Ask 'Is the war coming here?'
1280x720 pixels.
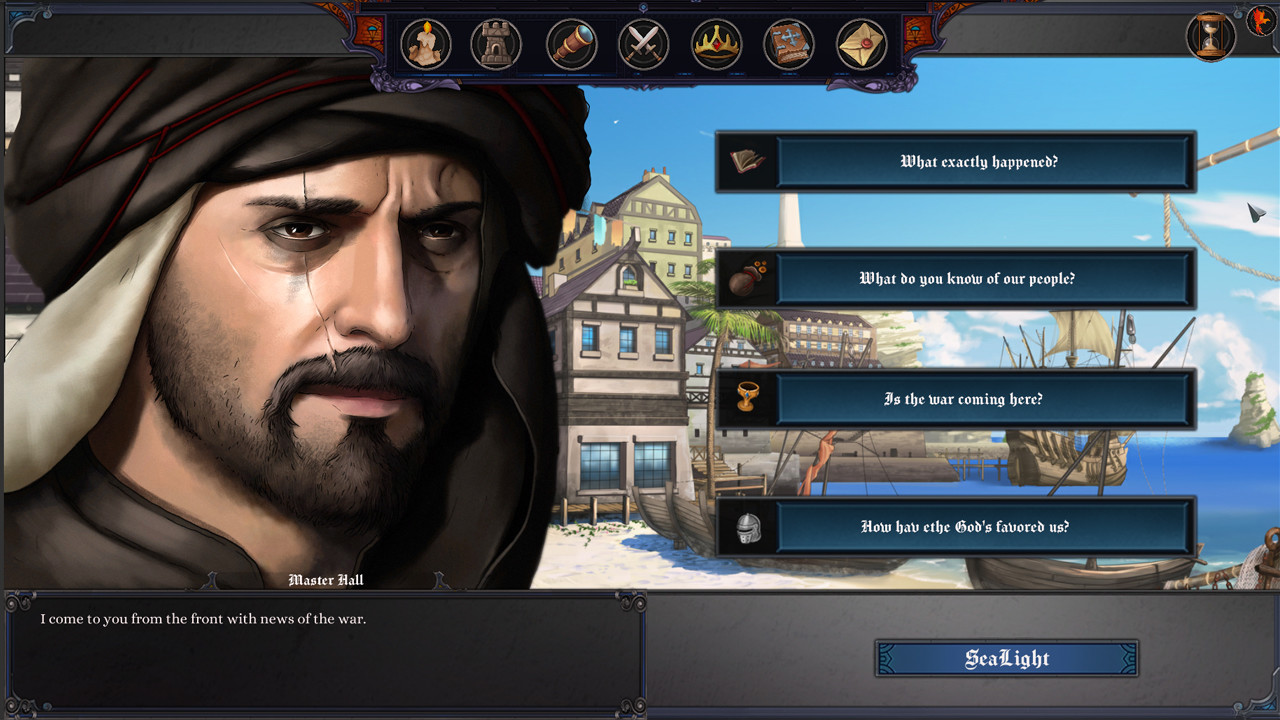point(985,399)
